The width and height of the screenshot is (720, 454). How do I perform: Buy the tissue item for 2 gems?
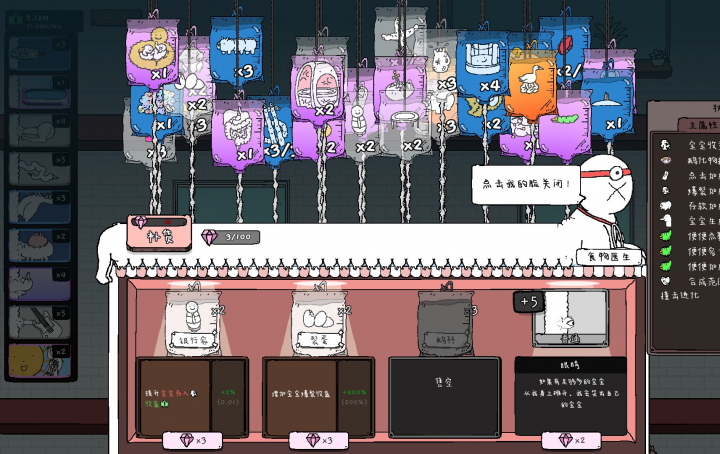point(571,441)
